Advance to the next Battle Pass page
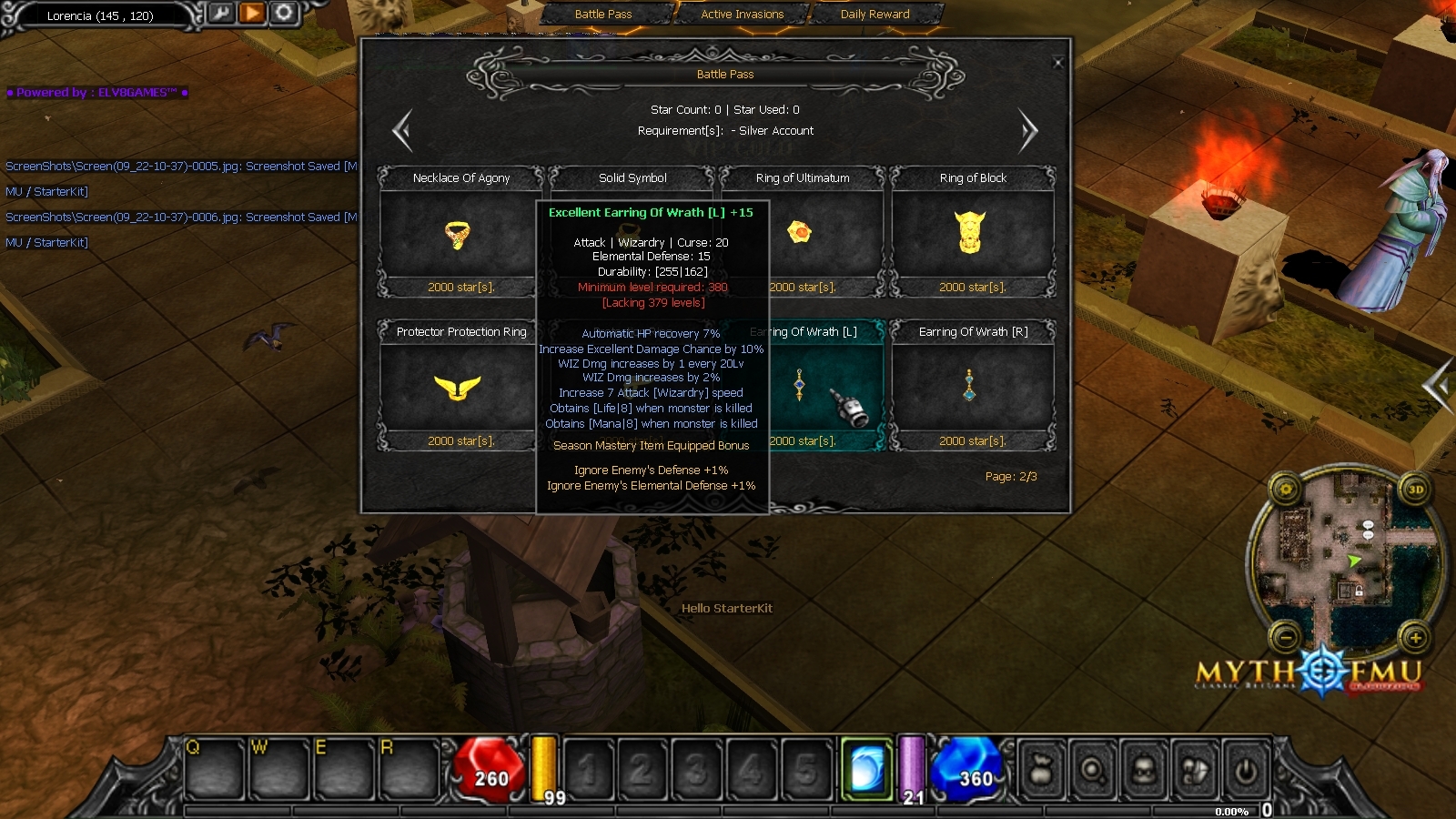The height and width of the screenshot is (819, 1456). point(1028,131)
